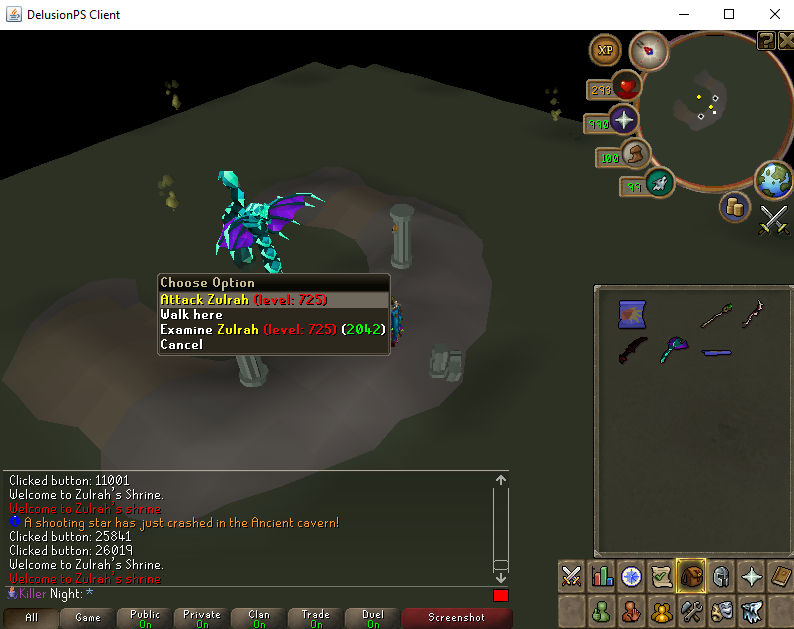Select the green-tipped staff in inventory
Screen dimensions: 794x629
(712, 316)
